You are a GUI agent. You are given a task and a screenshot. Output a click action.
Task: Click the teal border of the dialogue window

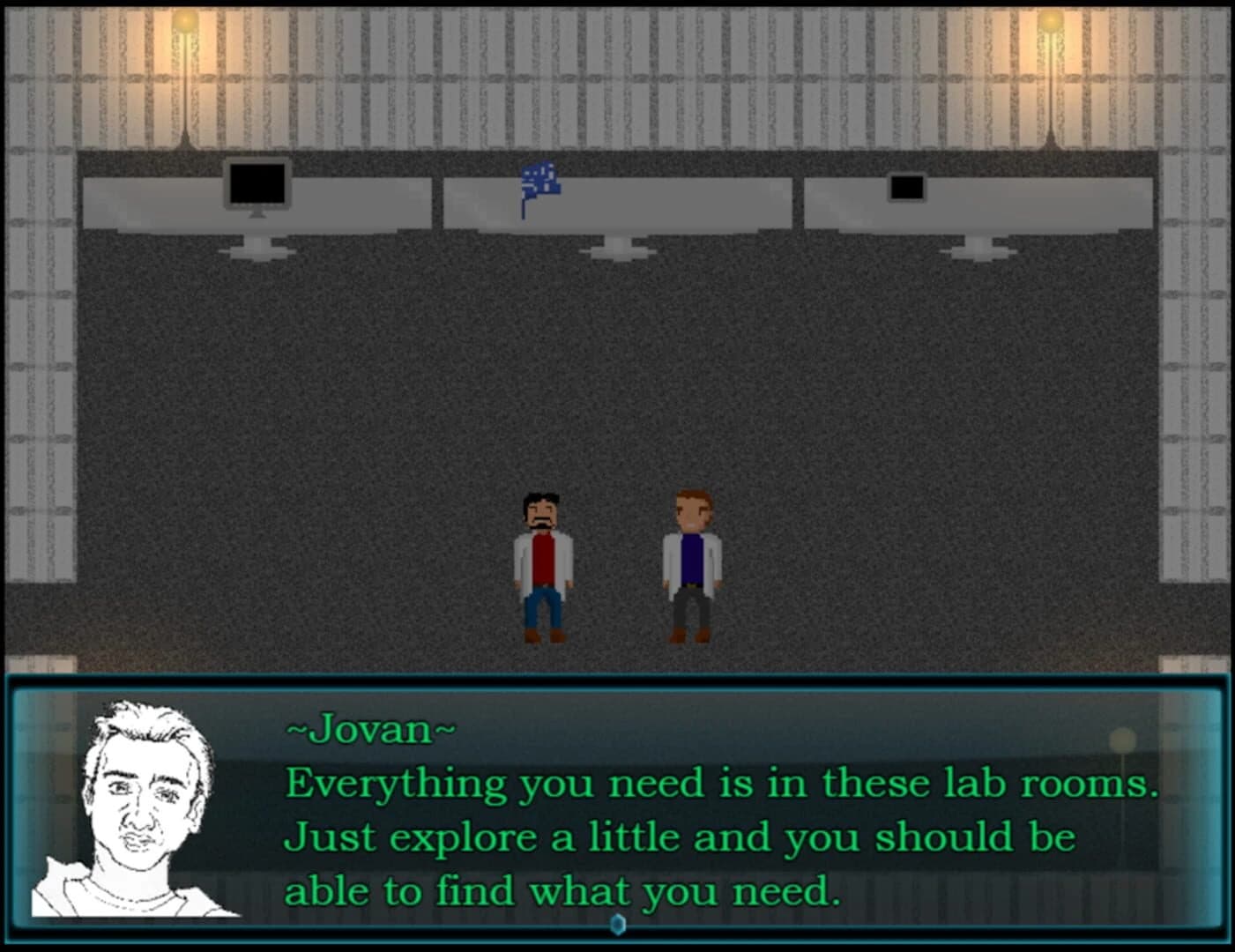point(617,679)
